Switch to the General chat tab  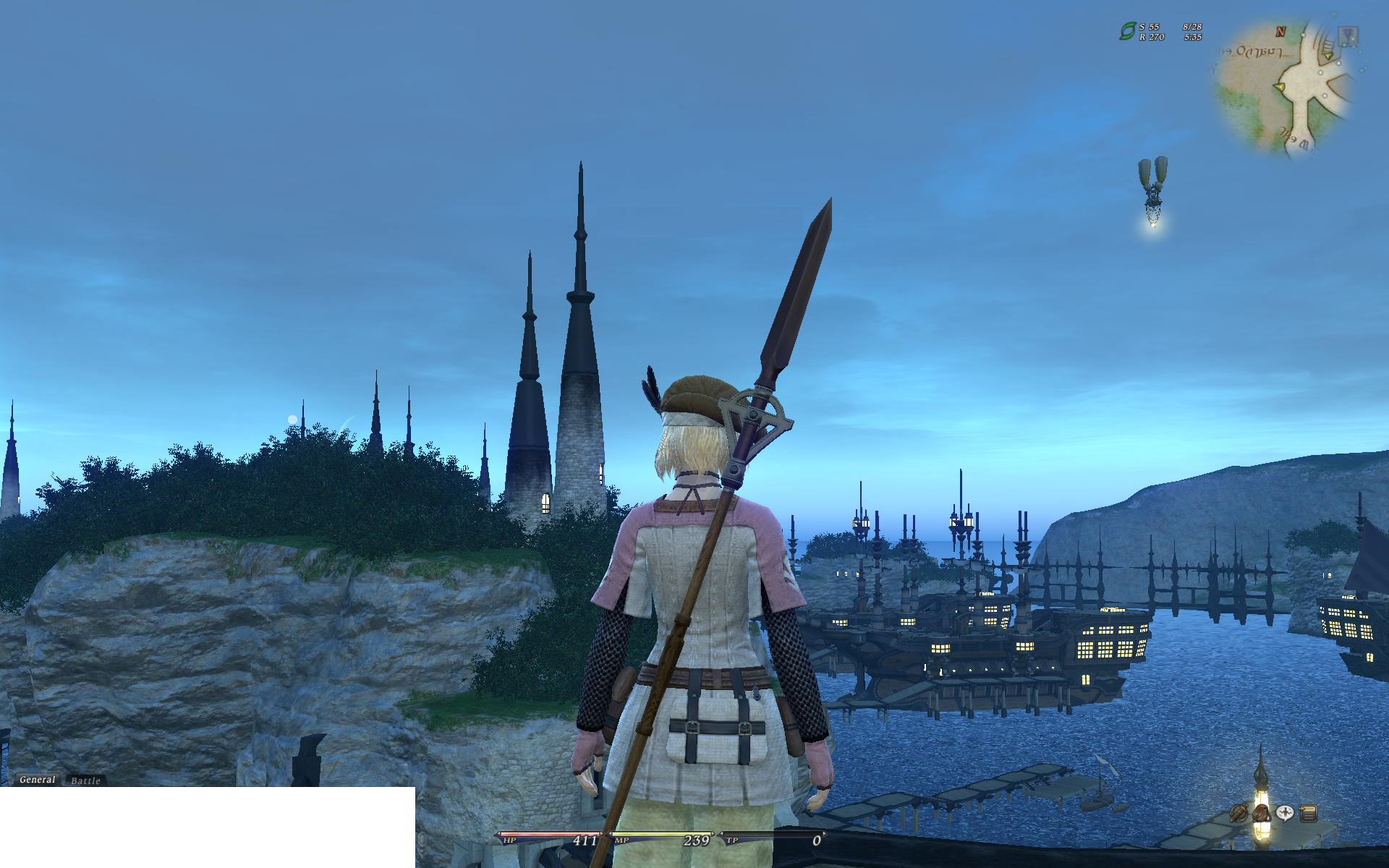tap(37, 780)
